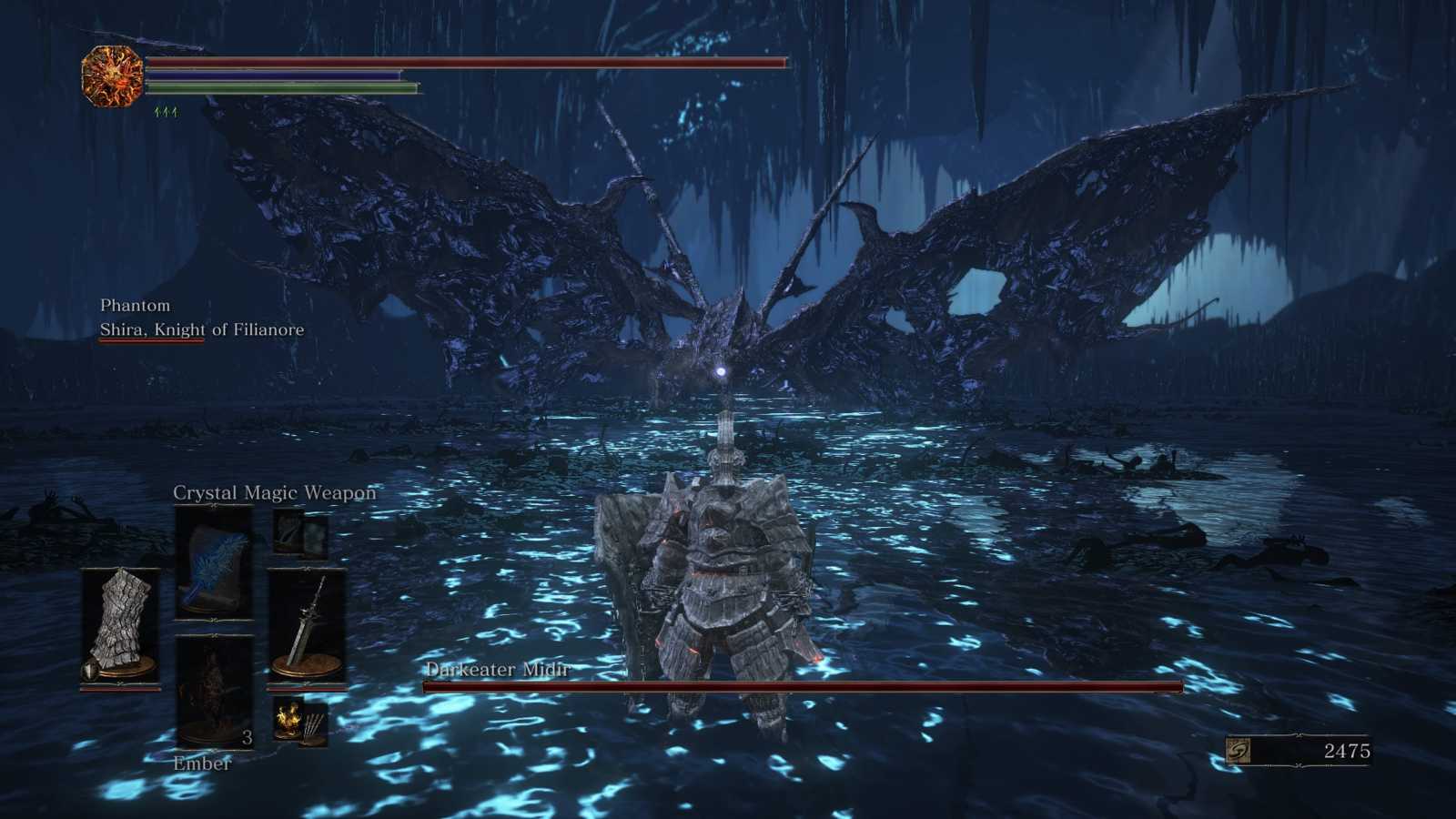
Task: Use the Ember quick item slot
Action: (214, 692)
